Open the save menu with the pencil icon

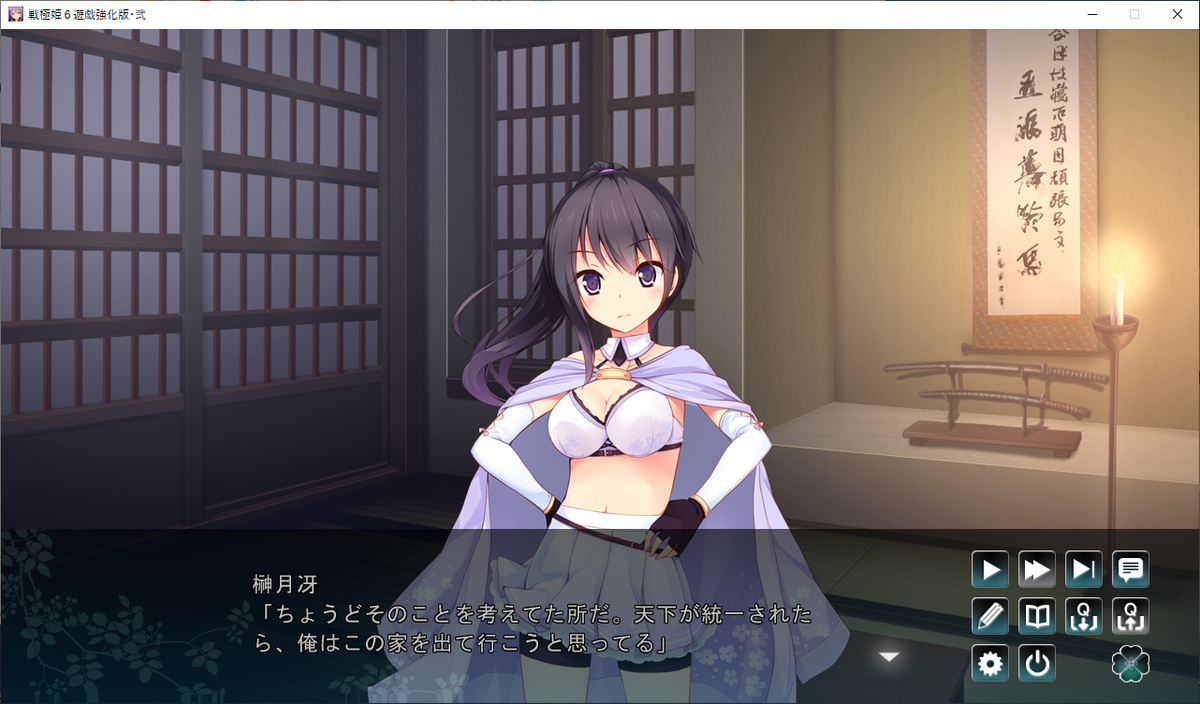click(990, 616)
